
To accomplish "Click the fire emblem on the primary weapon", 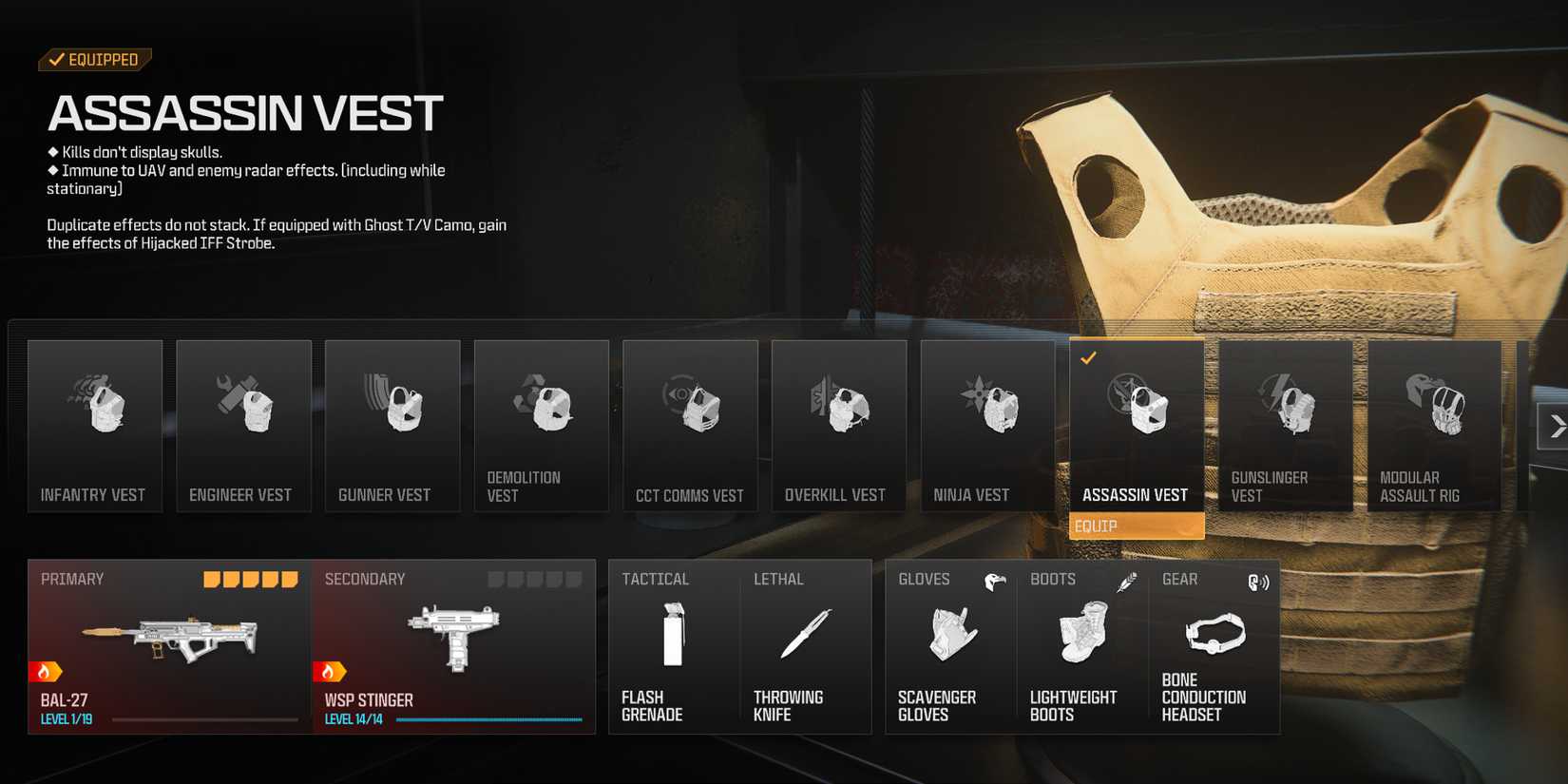I will point(46,671).
